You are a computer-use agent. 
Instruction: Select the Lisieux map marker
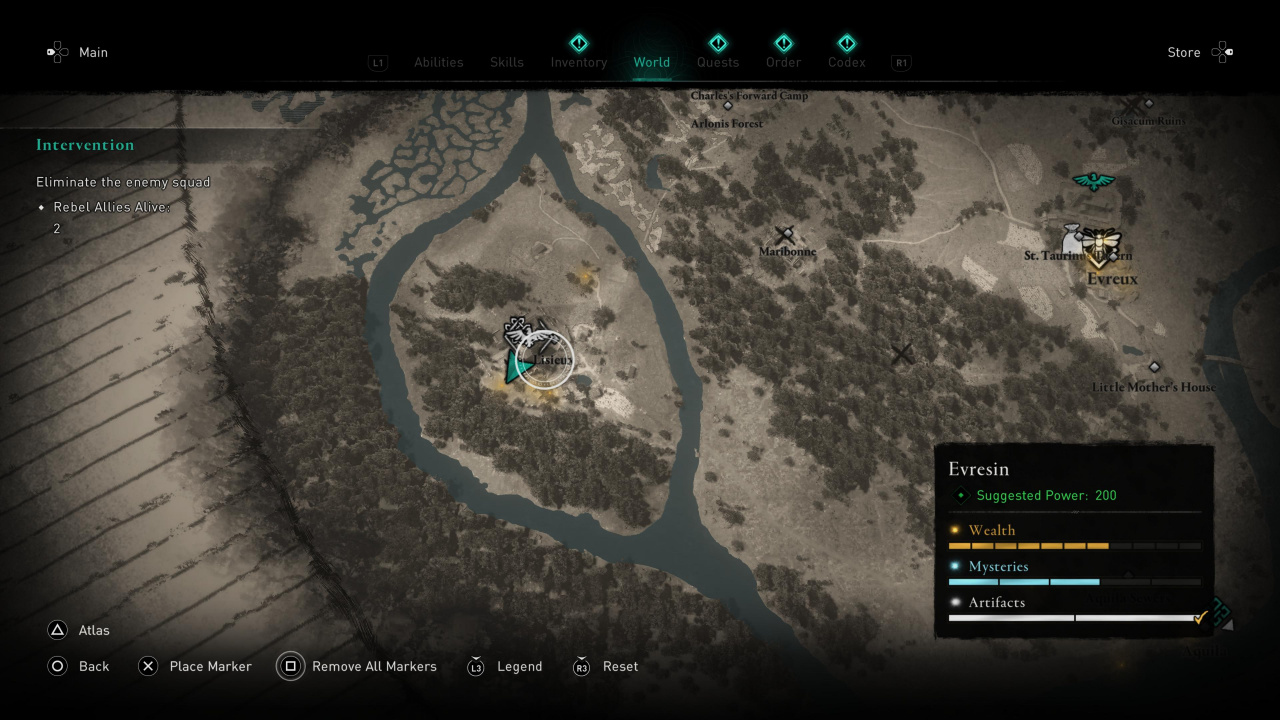[546, 359]
